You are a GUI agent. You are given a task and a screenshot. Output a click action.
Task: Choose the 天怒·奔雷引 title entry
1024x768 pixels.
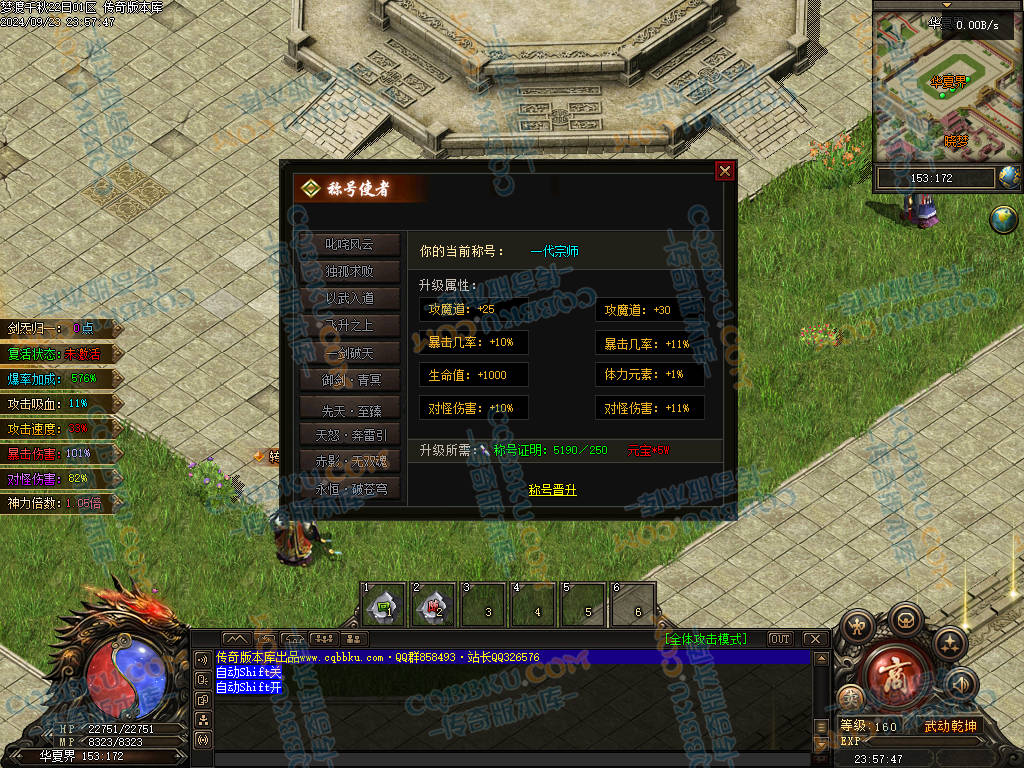click(x=349, y=435)
